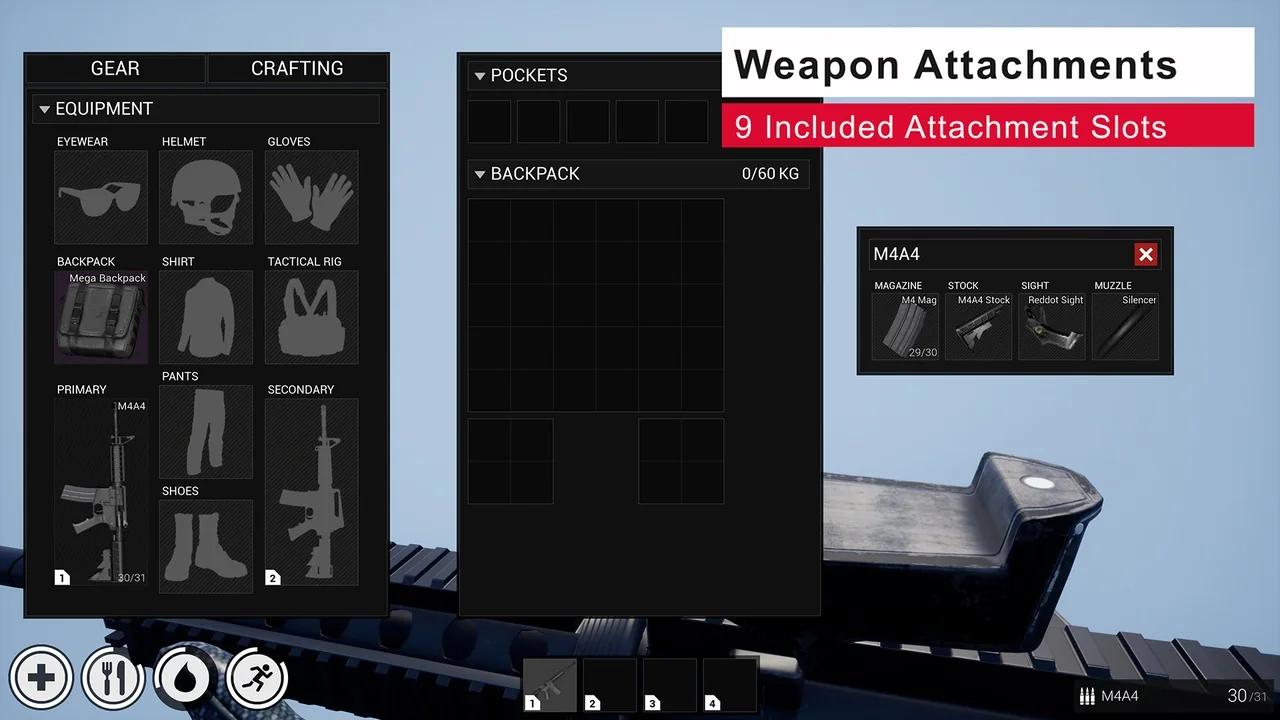Select the rifle in the SECONDARY slot

(x=311, y=490)
